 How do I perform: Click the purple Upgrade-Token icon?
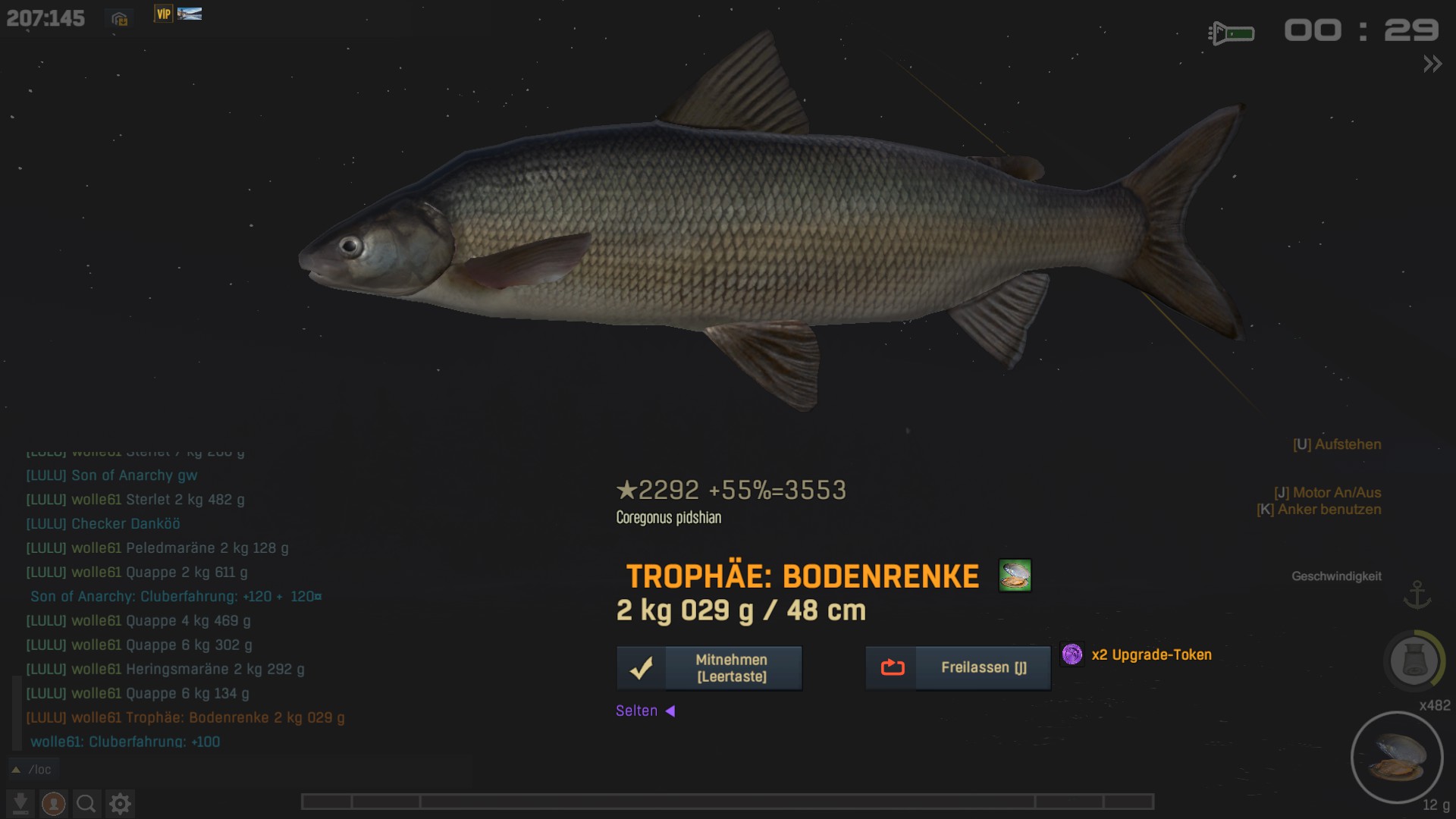click(1072, 654)
